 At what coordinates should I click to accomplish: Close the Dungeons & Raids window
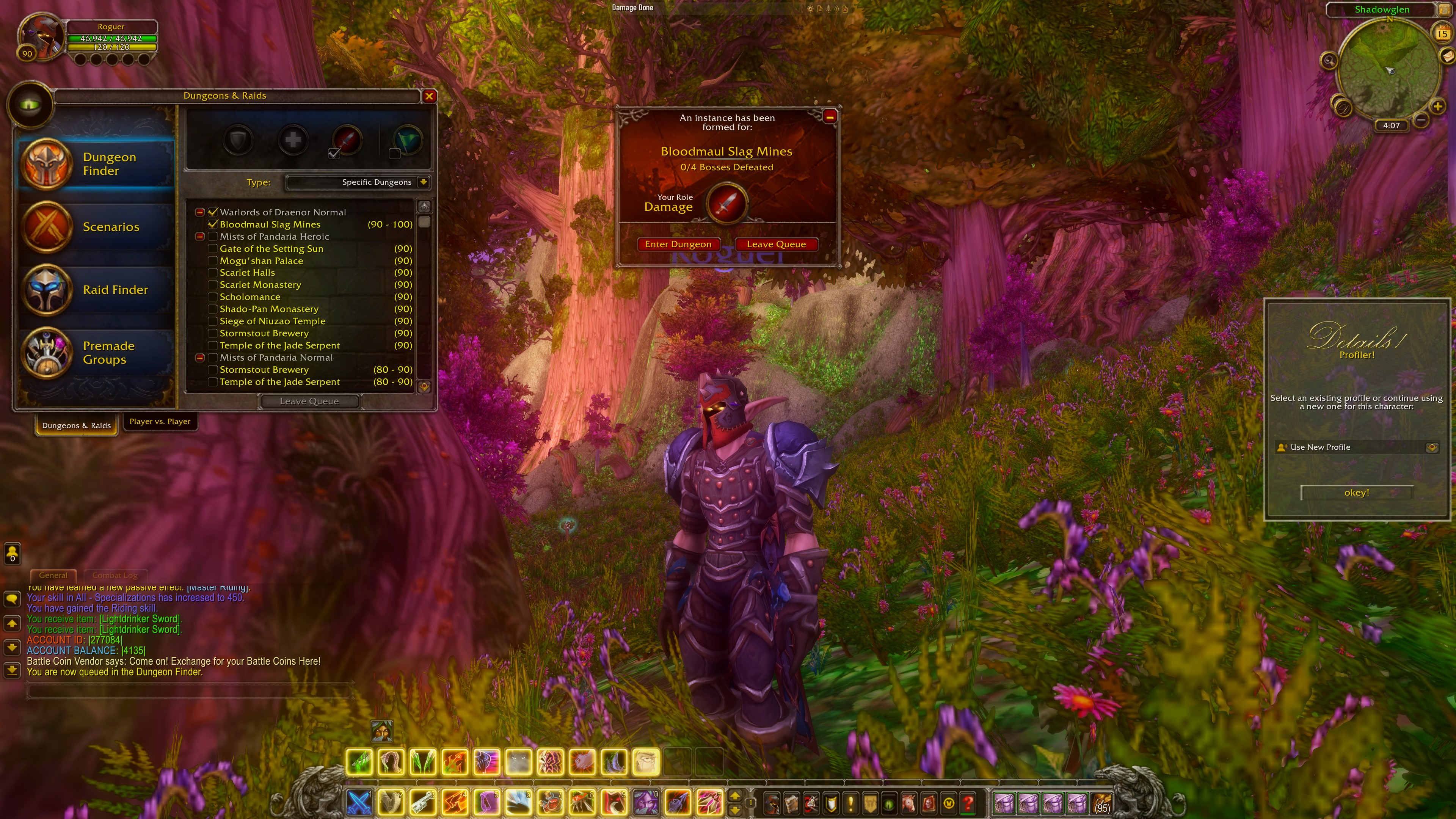(429, 96)
